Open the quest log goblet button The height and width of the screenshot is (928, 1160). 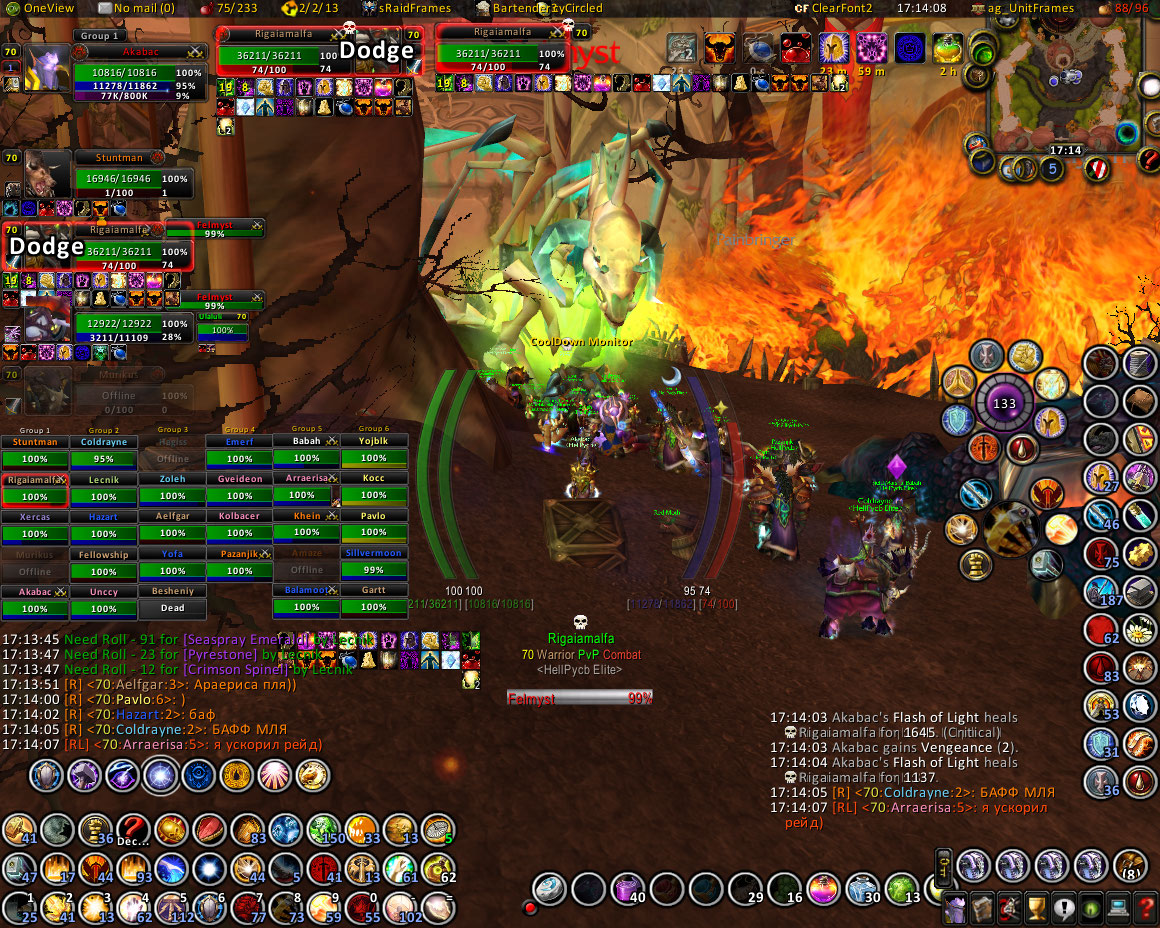pos(1037,909)
